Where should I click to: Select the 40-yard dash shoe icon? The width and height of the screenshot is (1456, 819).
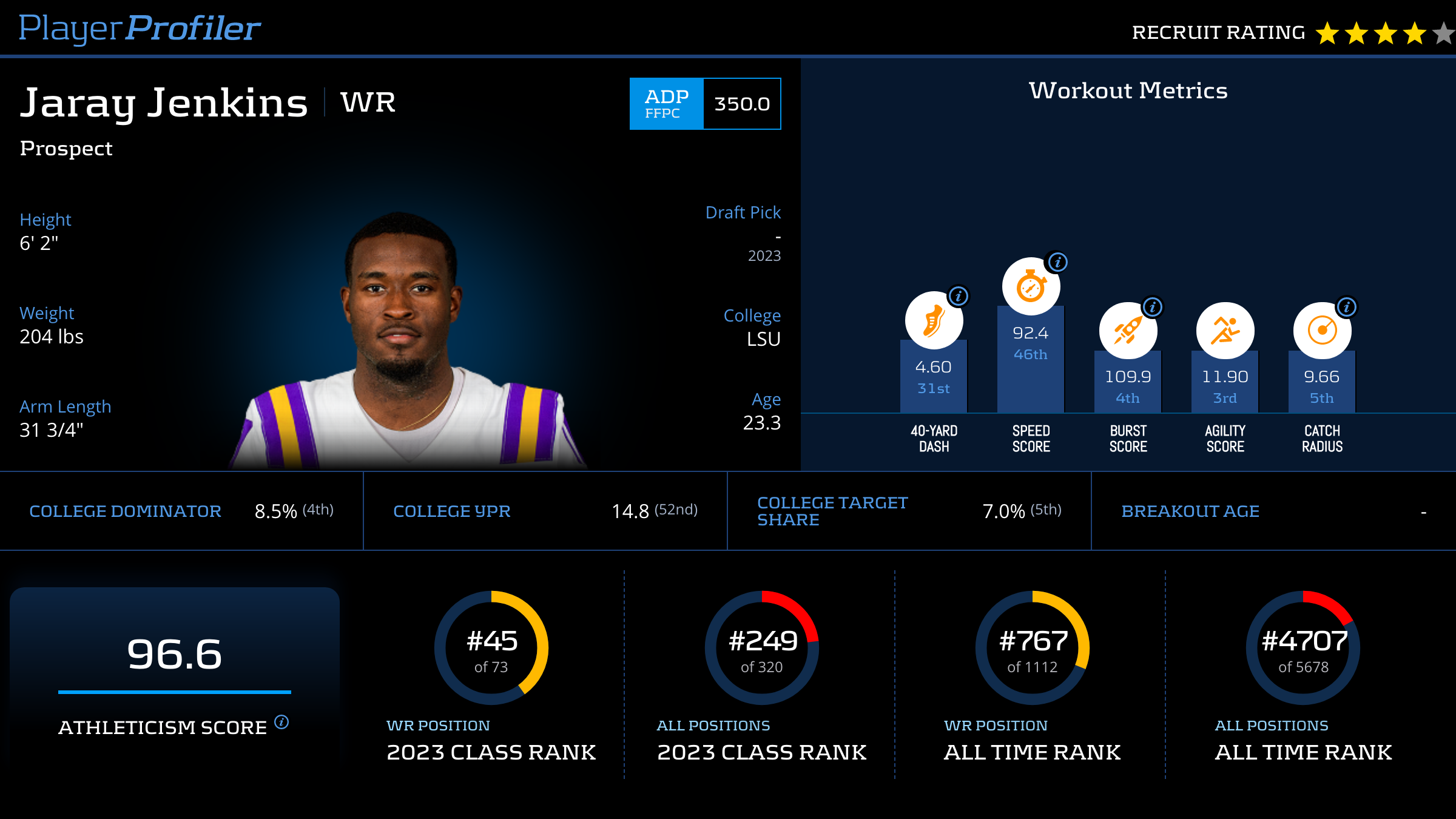934,320
